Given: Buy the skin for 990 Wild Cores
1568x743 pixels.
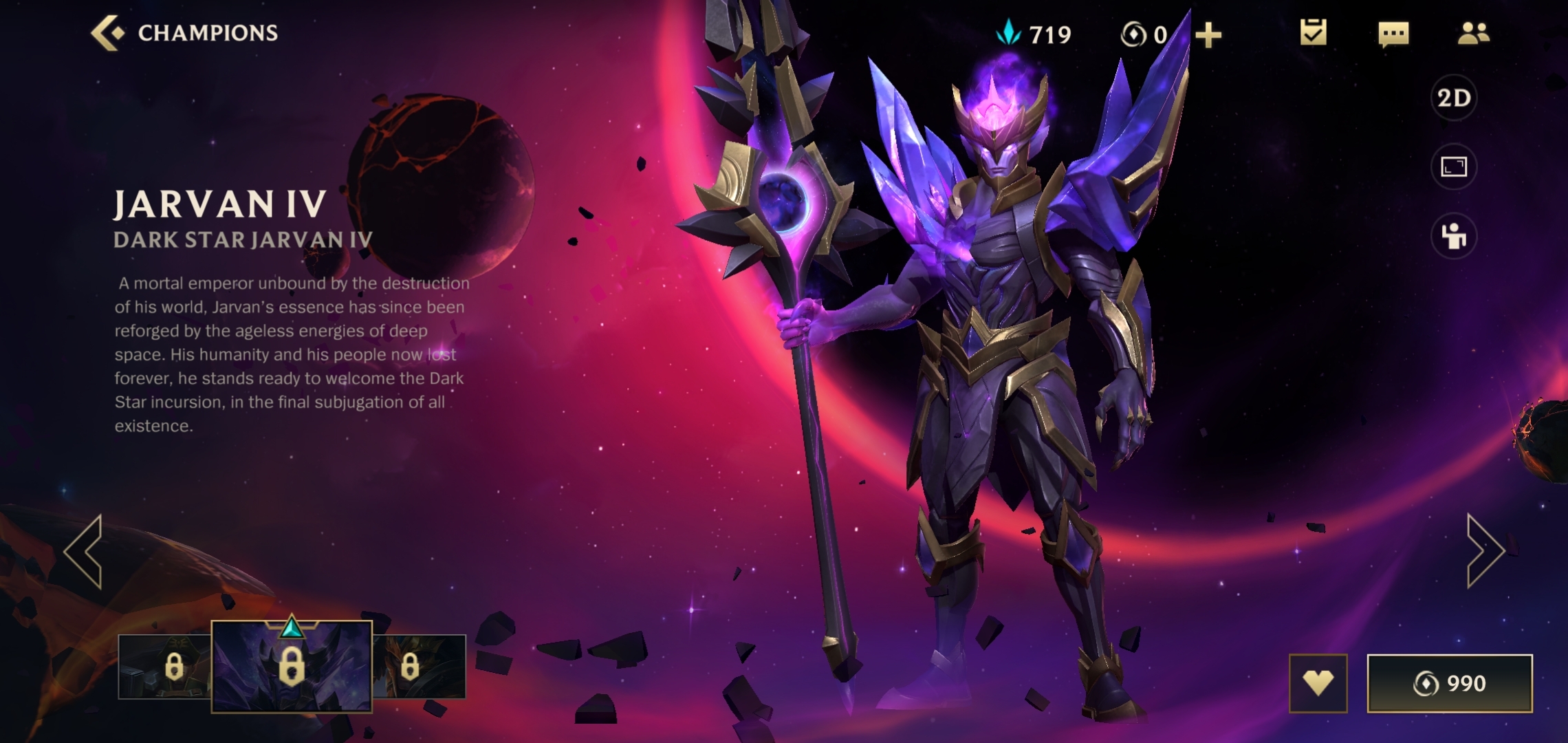Looking at the screenshot, I should click(1450, 683).
